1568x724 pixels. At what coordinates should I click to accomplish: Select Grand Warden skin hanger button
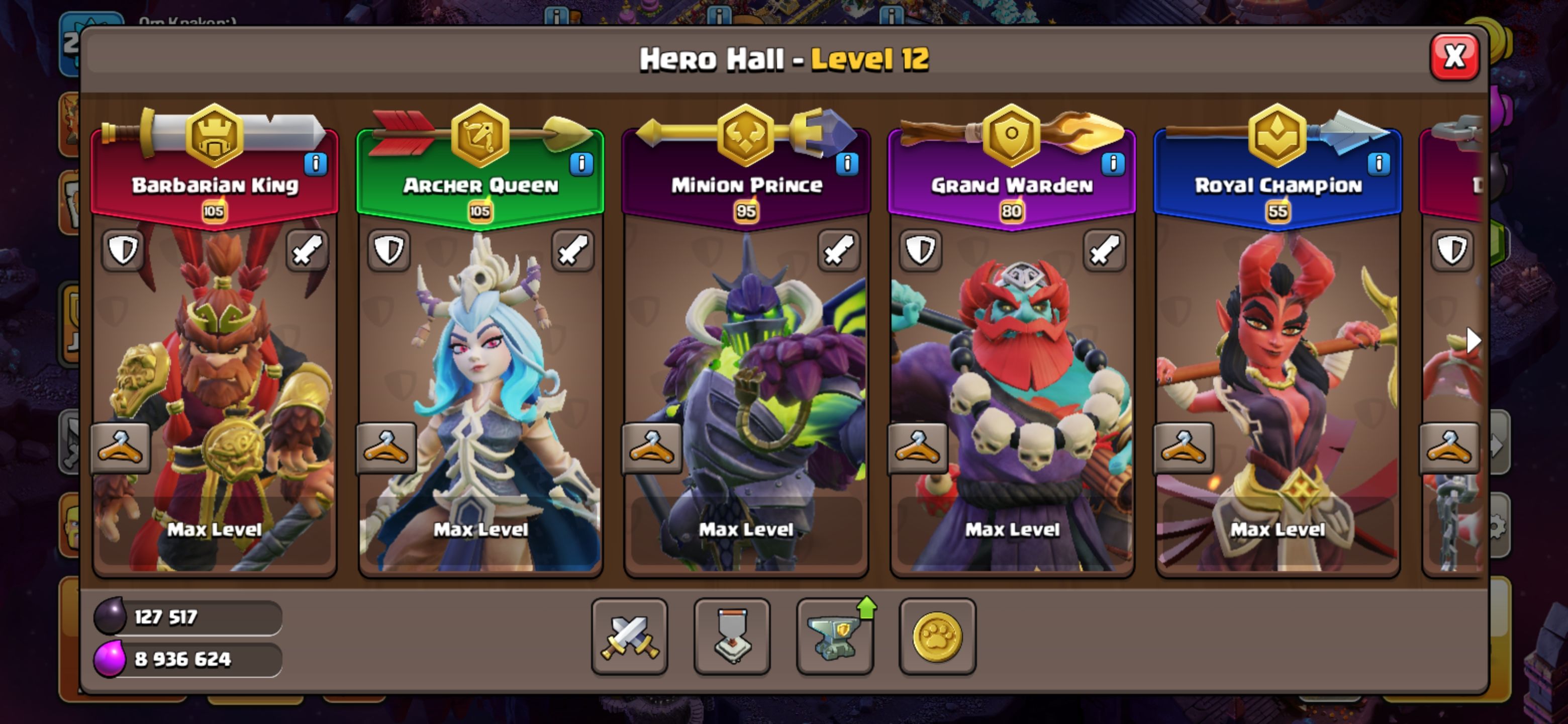point(917,447)
